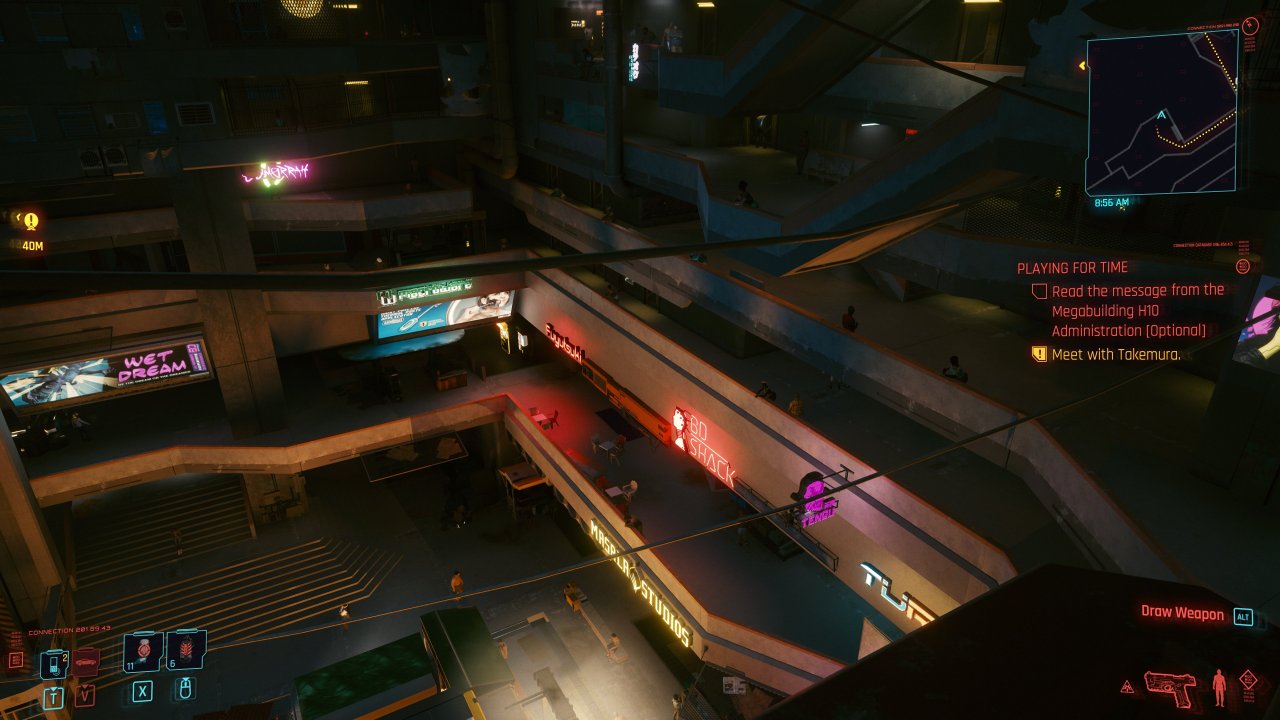The height and width of the screenshot is (720, 1280).
Task: Click the red warning diamond near the player silhouette
Action: click(1249, 679)
